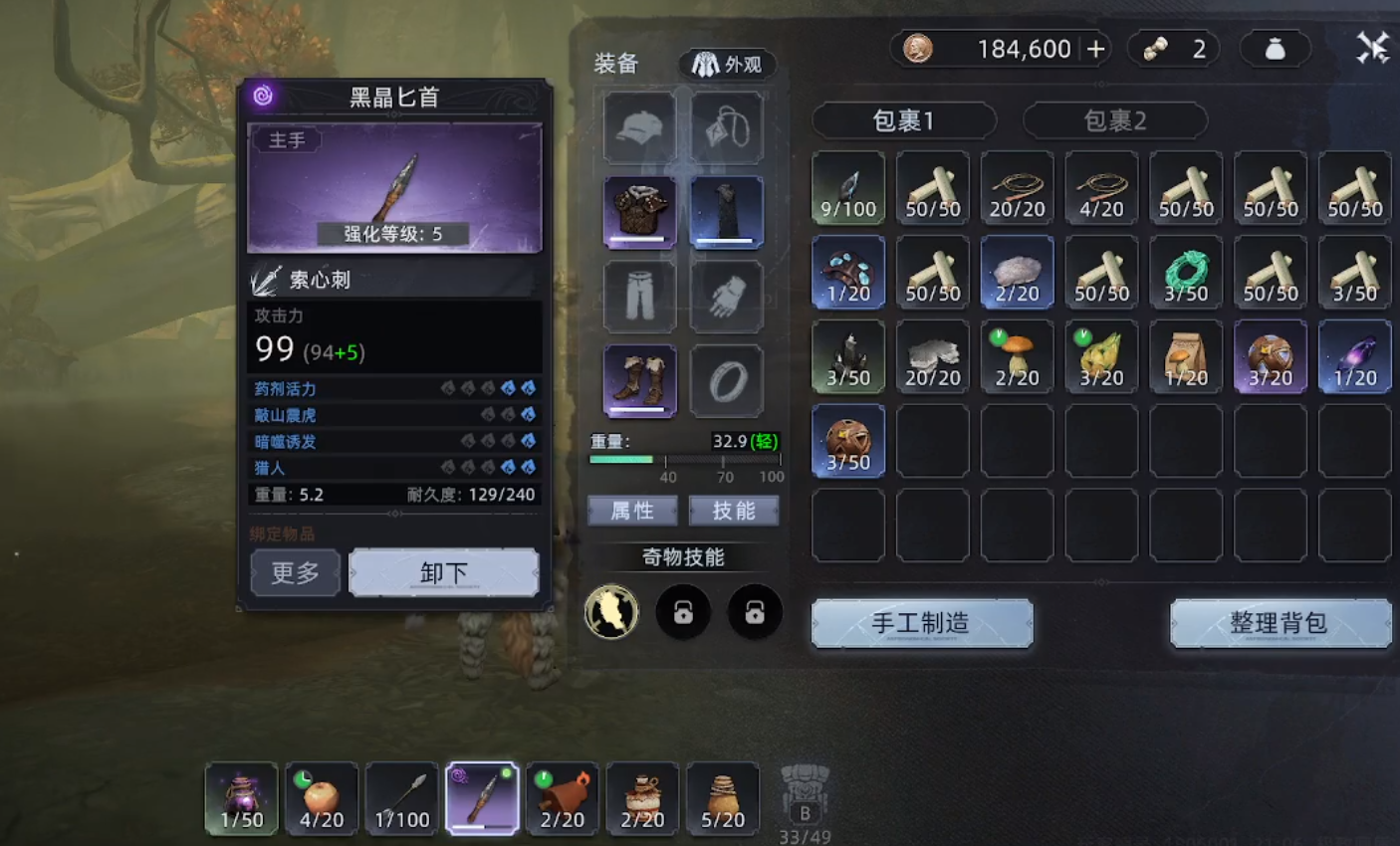
Task: Select the equipped chest armor slot
Action: (639, 212)
